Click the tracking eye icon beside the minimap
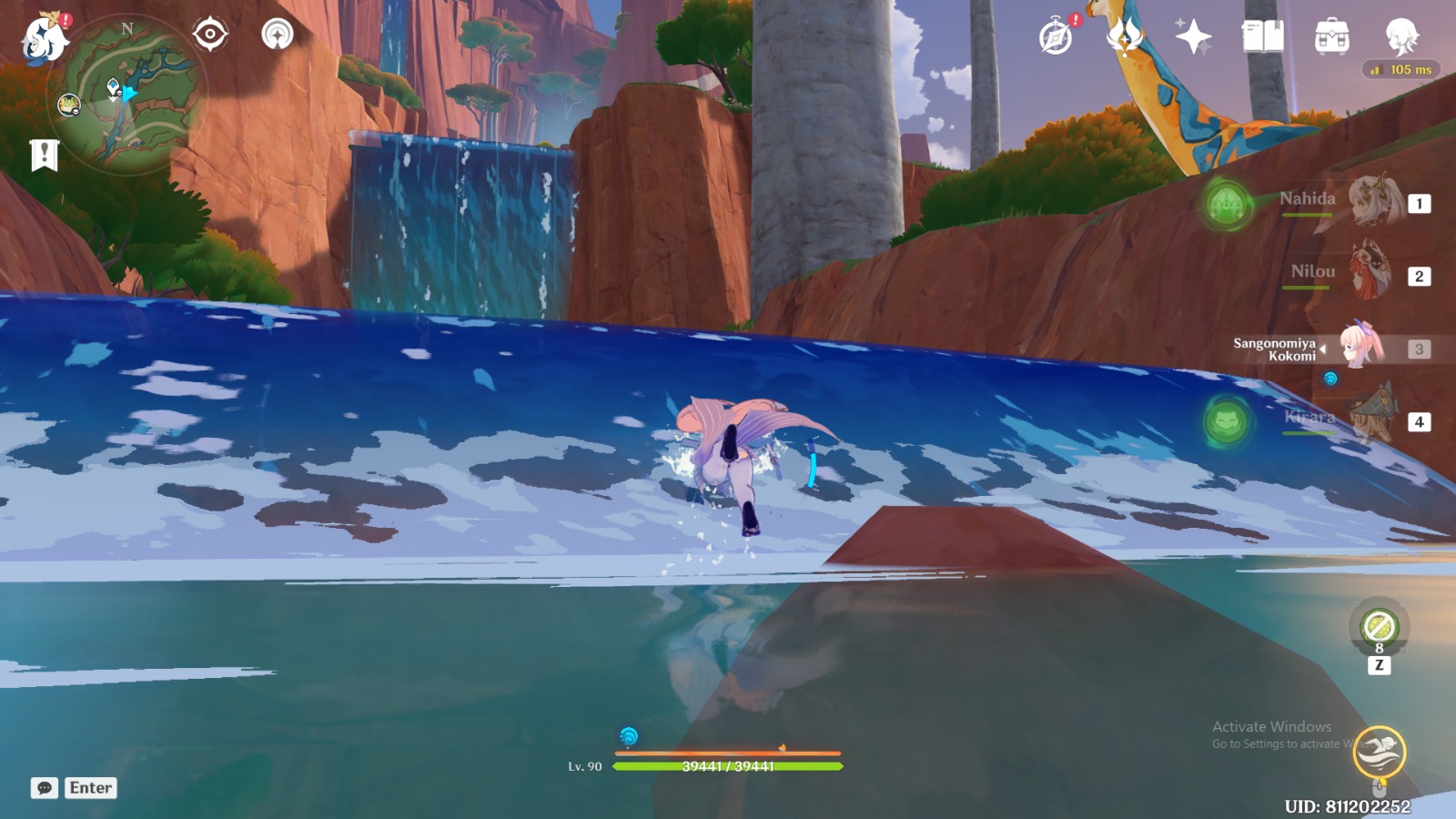This screenshot has width=1456, height=819. coord(210,32)
